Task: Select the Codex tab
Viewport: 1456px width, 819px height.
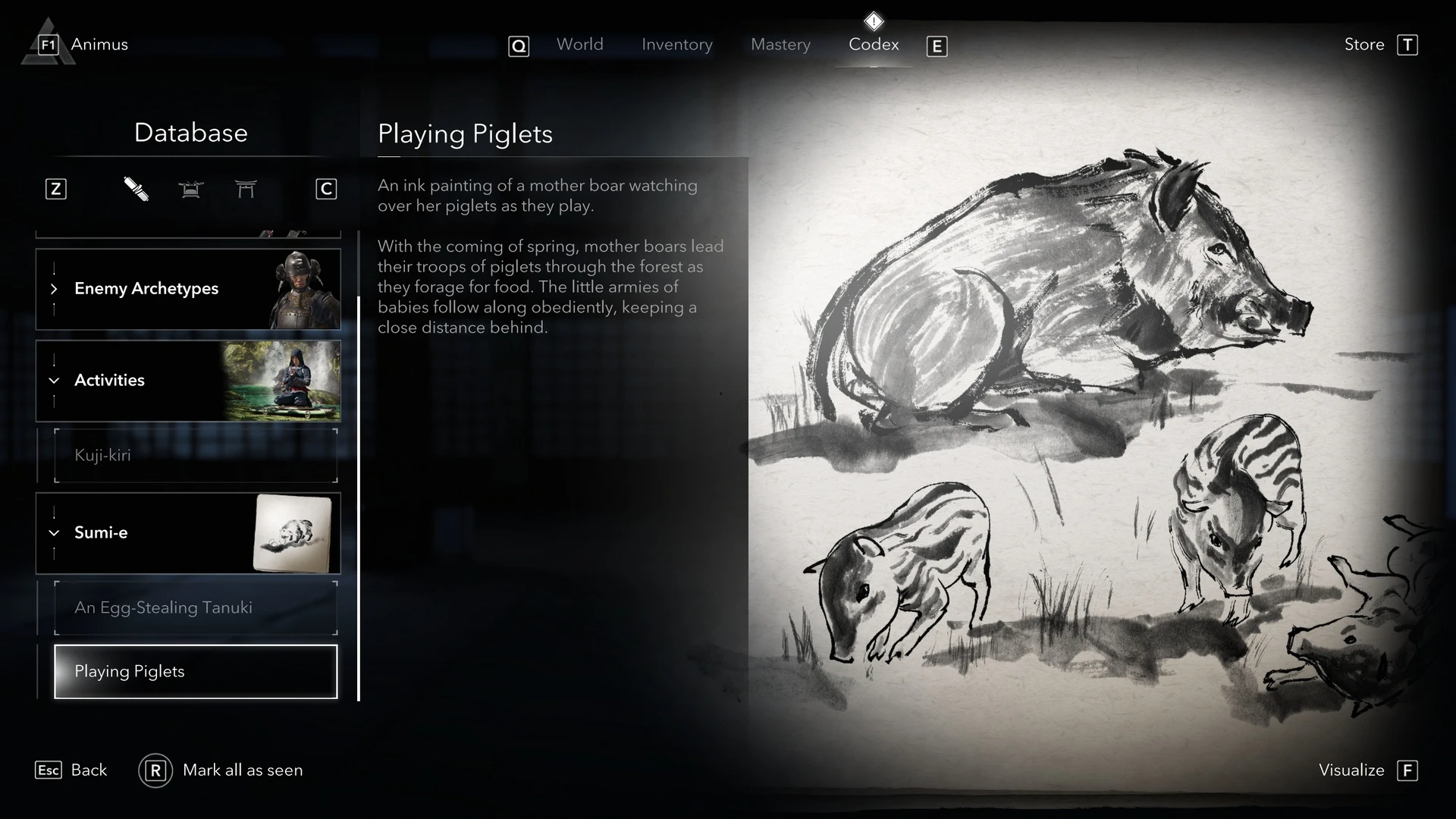Action: click(874, 45)
